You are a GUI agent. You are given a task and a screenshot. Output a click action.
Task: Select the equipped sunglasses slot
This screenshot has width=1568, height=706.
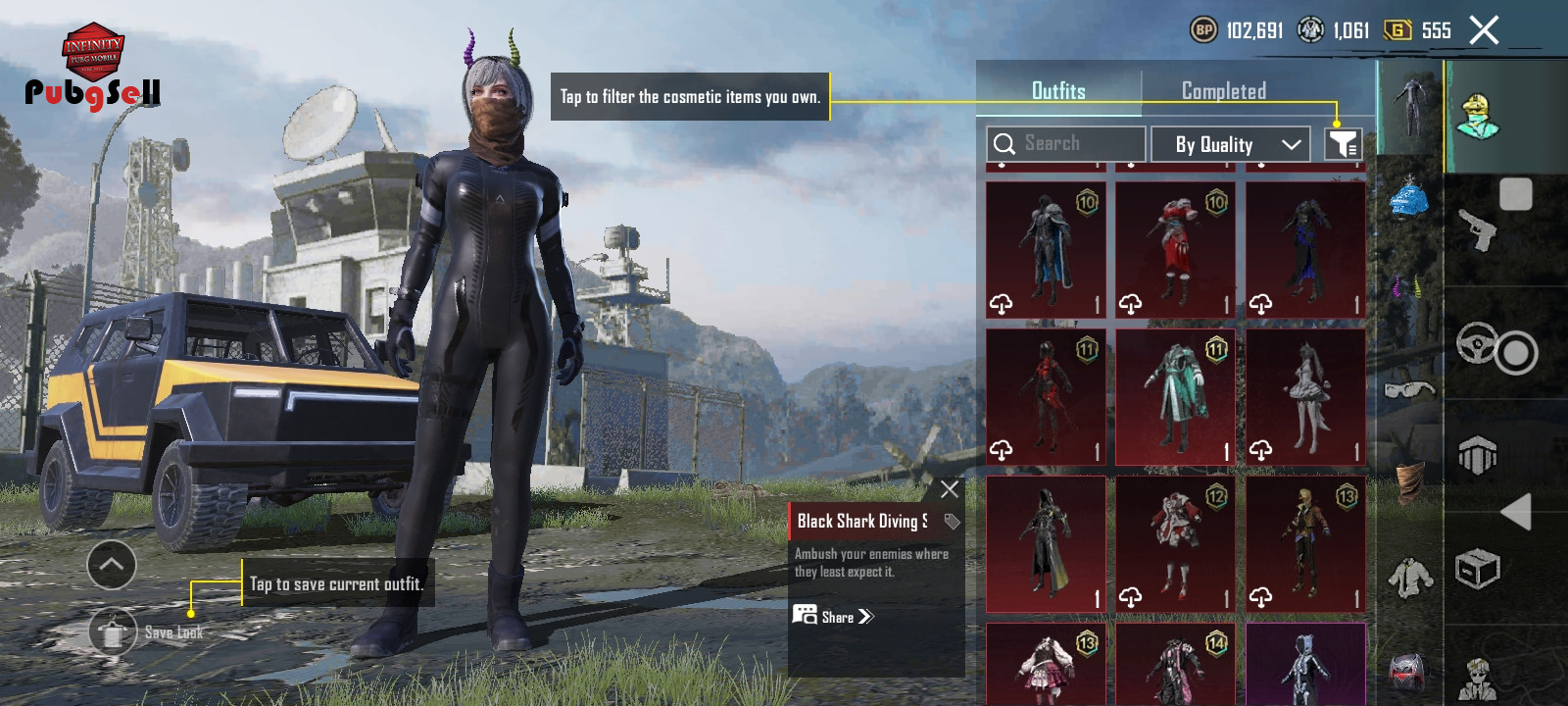click(x=1409, y=391)
